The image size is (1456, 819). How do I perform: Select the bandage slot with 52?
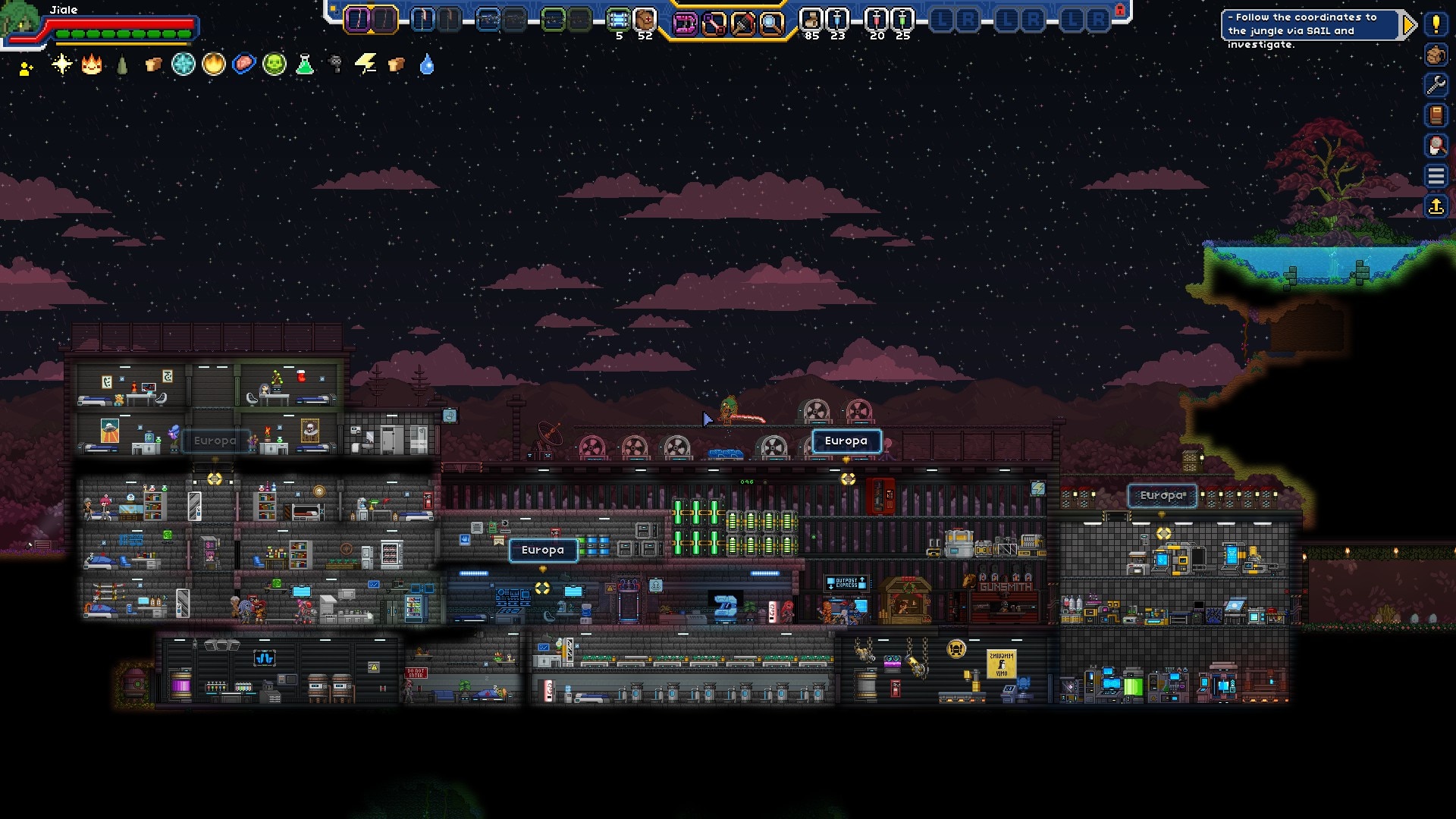pyautogui.click(x=645, y=20)
